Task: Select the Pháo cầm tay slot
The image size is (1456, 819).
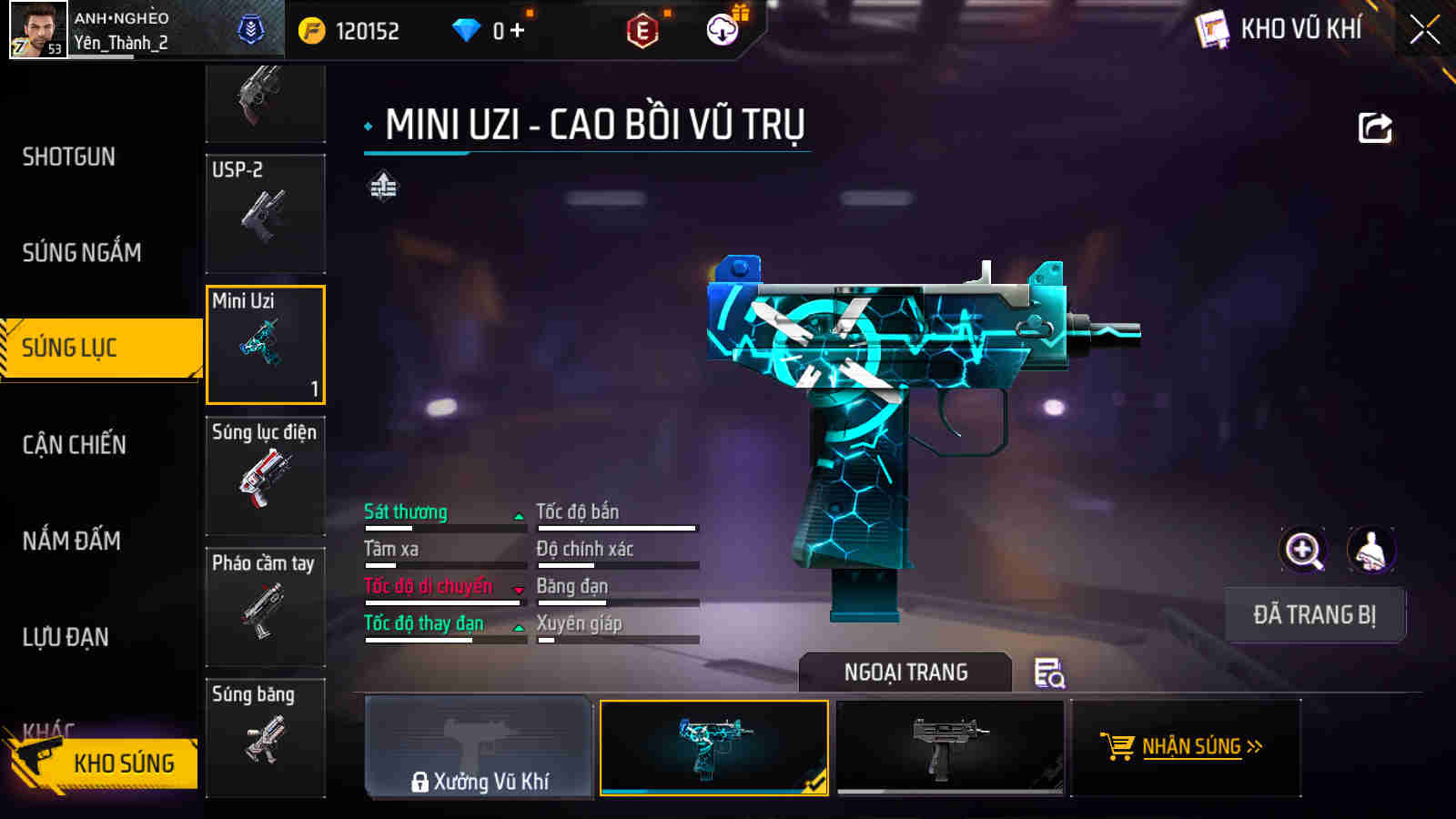Action: click(x=266, y=607)
